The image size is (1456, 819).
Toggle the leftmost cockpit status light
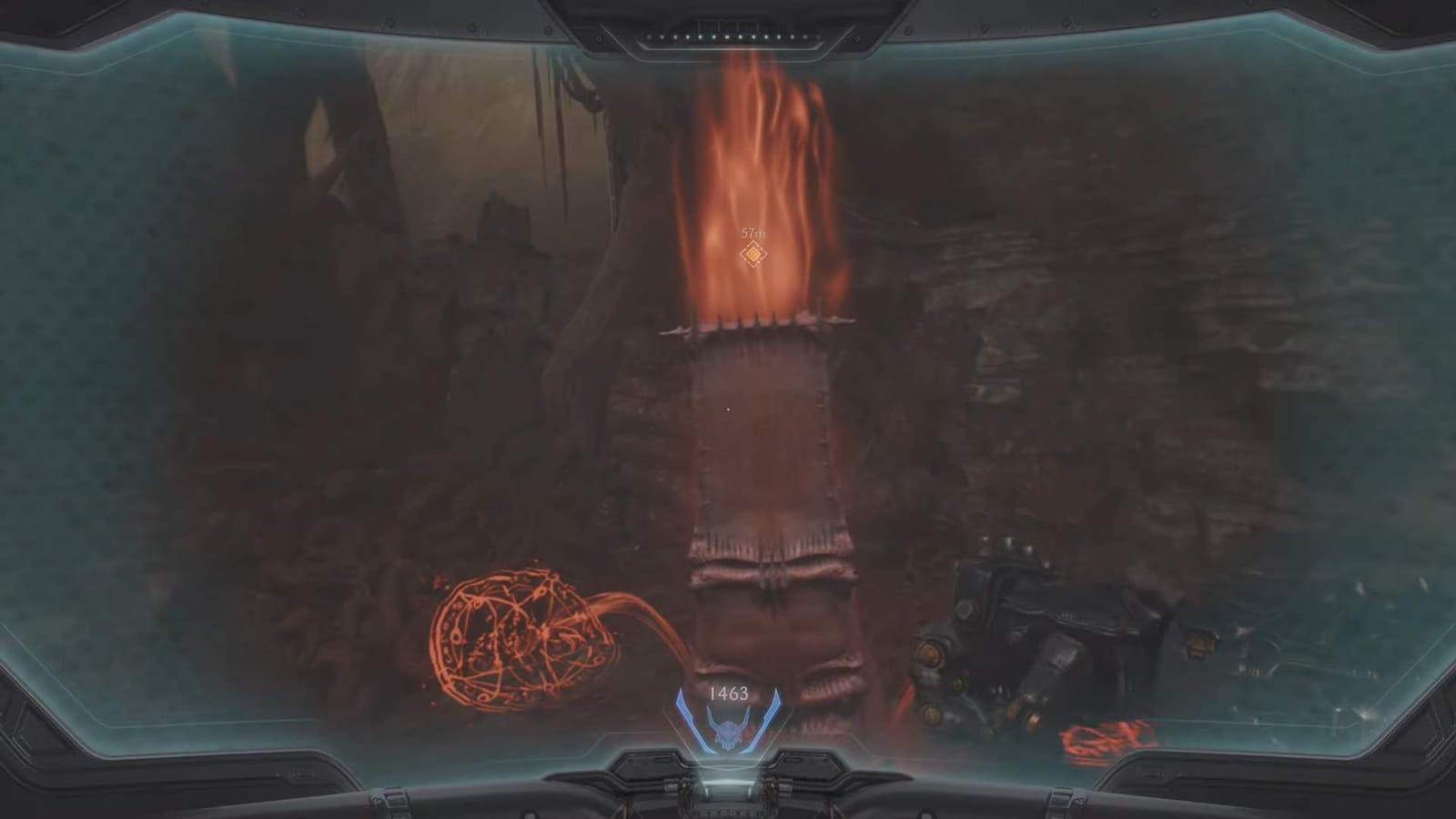point(648,37)
